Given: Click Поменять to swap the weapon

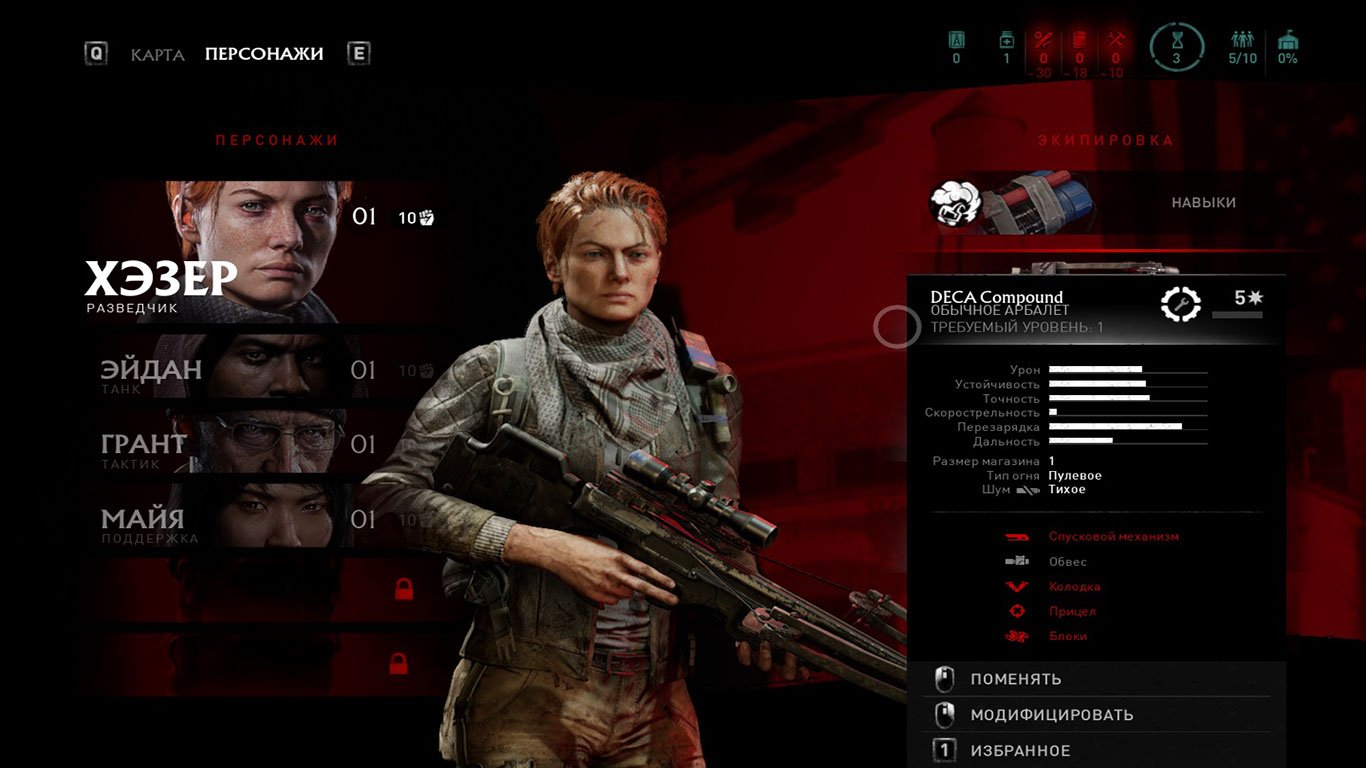Looking at the screenshot, I should click(x=1015, y=680).
